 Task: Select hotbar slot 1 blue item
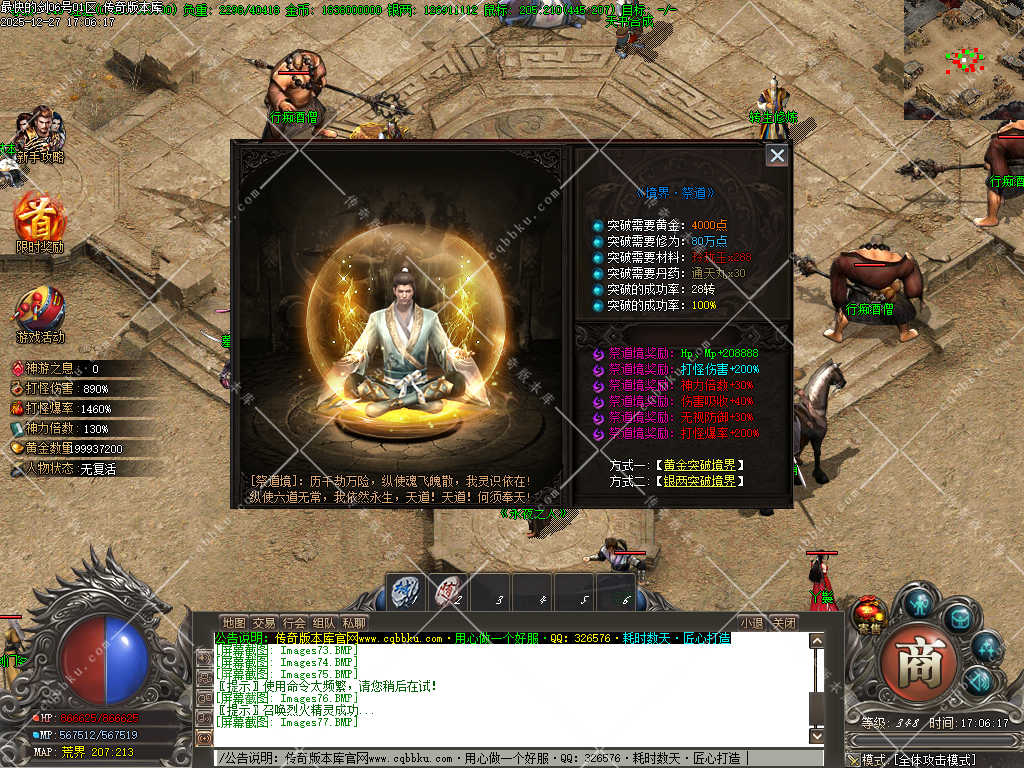point(405,591)
